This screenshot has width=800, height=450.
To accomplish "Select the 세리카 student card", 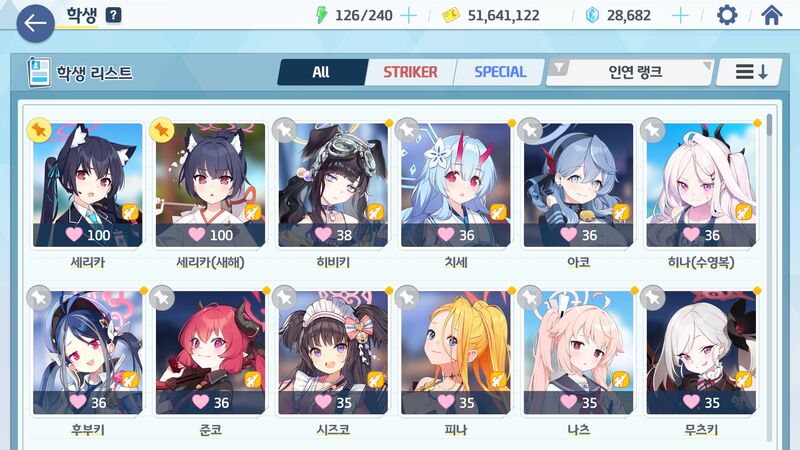I will pos(88,185).
